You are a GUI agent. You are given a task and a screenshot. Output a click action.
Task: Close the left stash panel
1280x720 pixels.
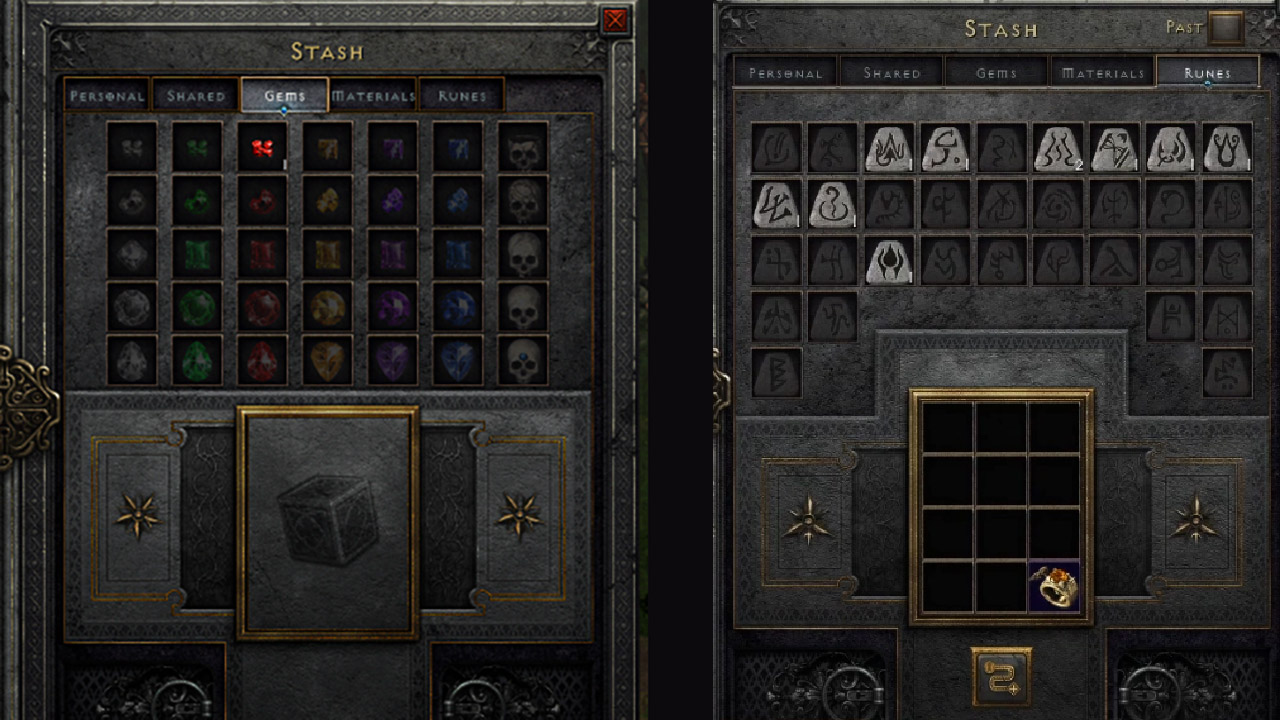pos(613,20)
